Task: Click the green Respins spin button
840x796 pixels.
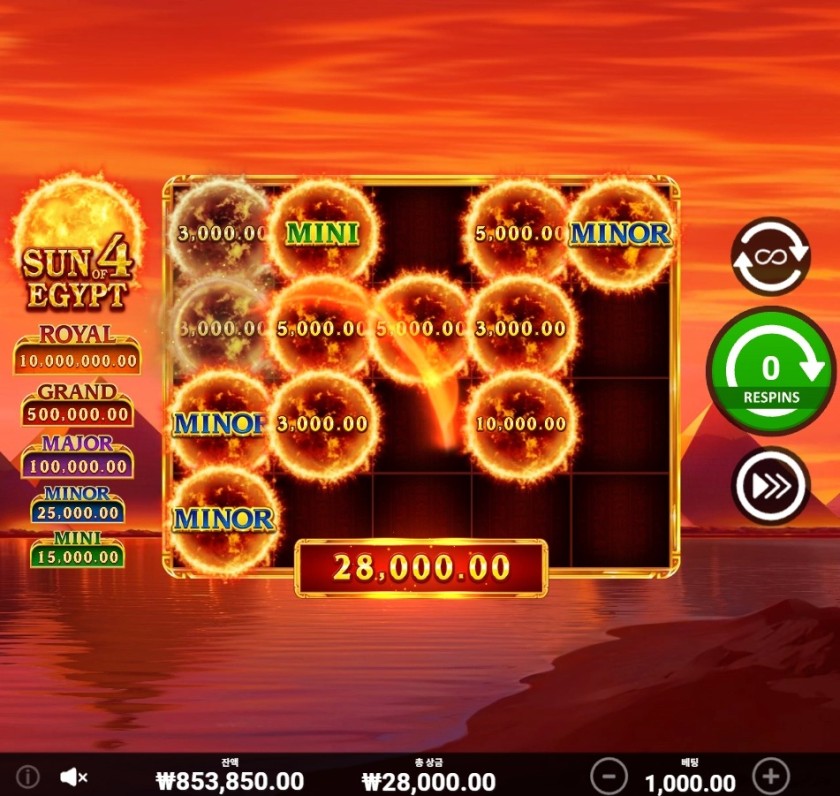Action: (770, 372)
